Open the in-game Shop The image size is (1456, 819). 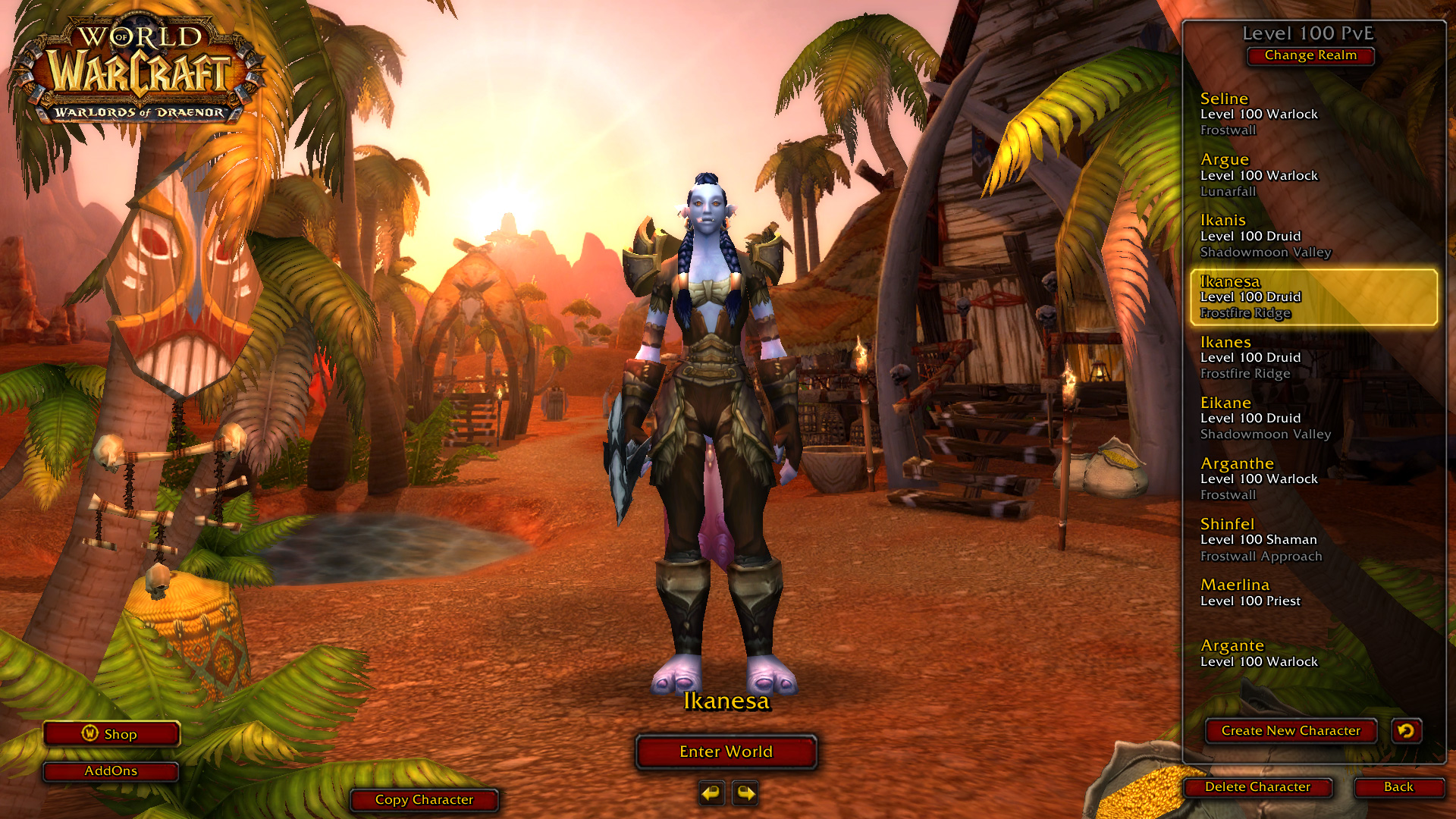point(111,734)
